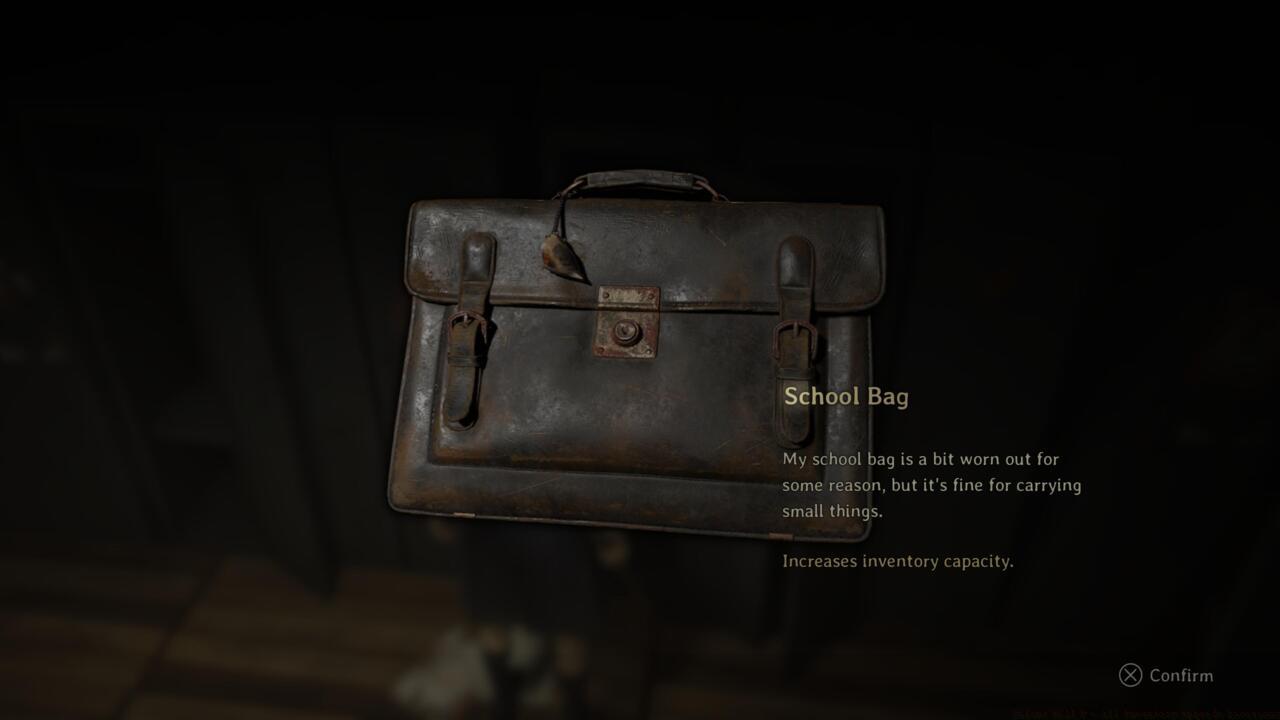Select the Increases inventory capacity label

tap(896, 561)
